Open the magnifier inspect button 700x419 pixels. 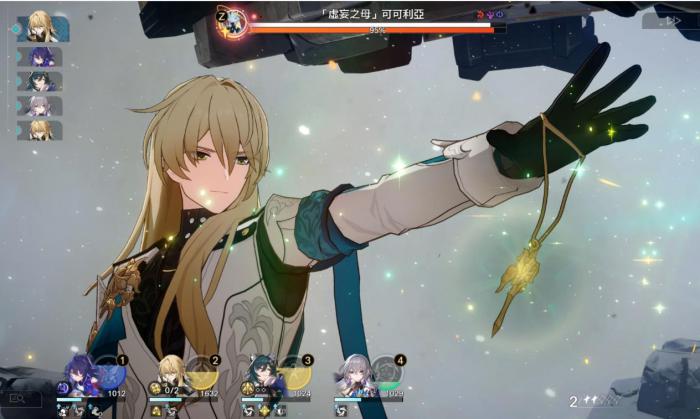click(x=20, y=399)
